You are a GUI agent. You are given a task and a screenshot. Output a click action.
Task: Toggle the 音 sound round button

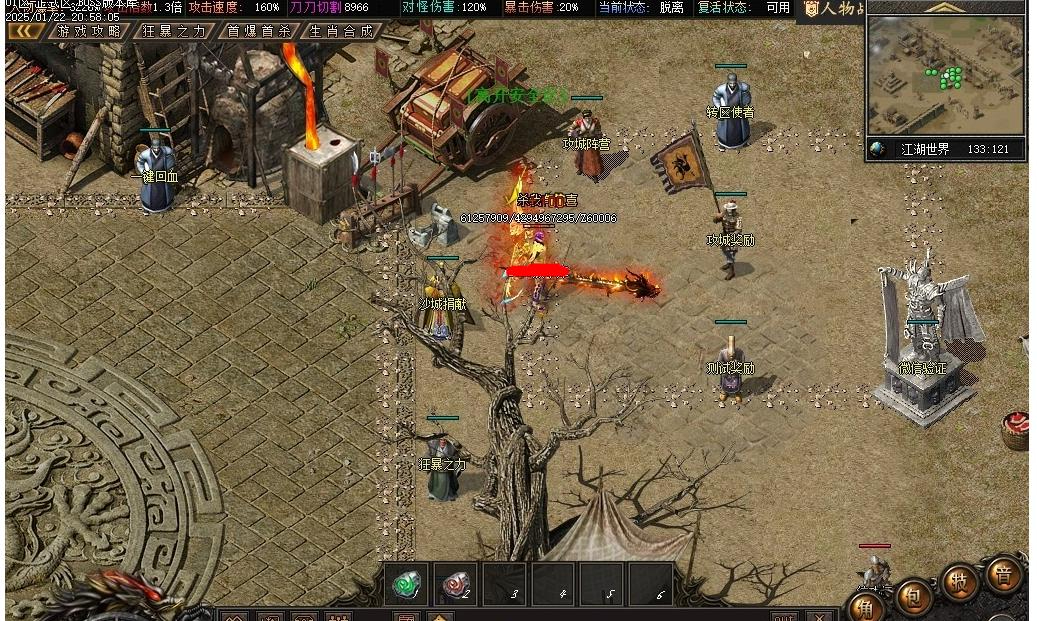pyautogui.click(x=1003, y=574)
